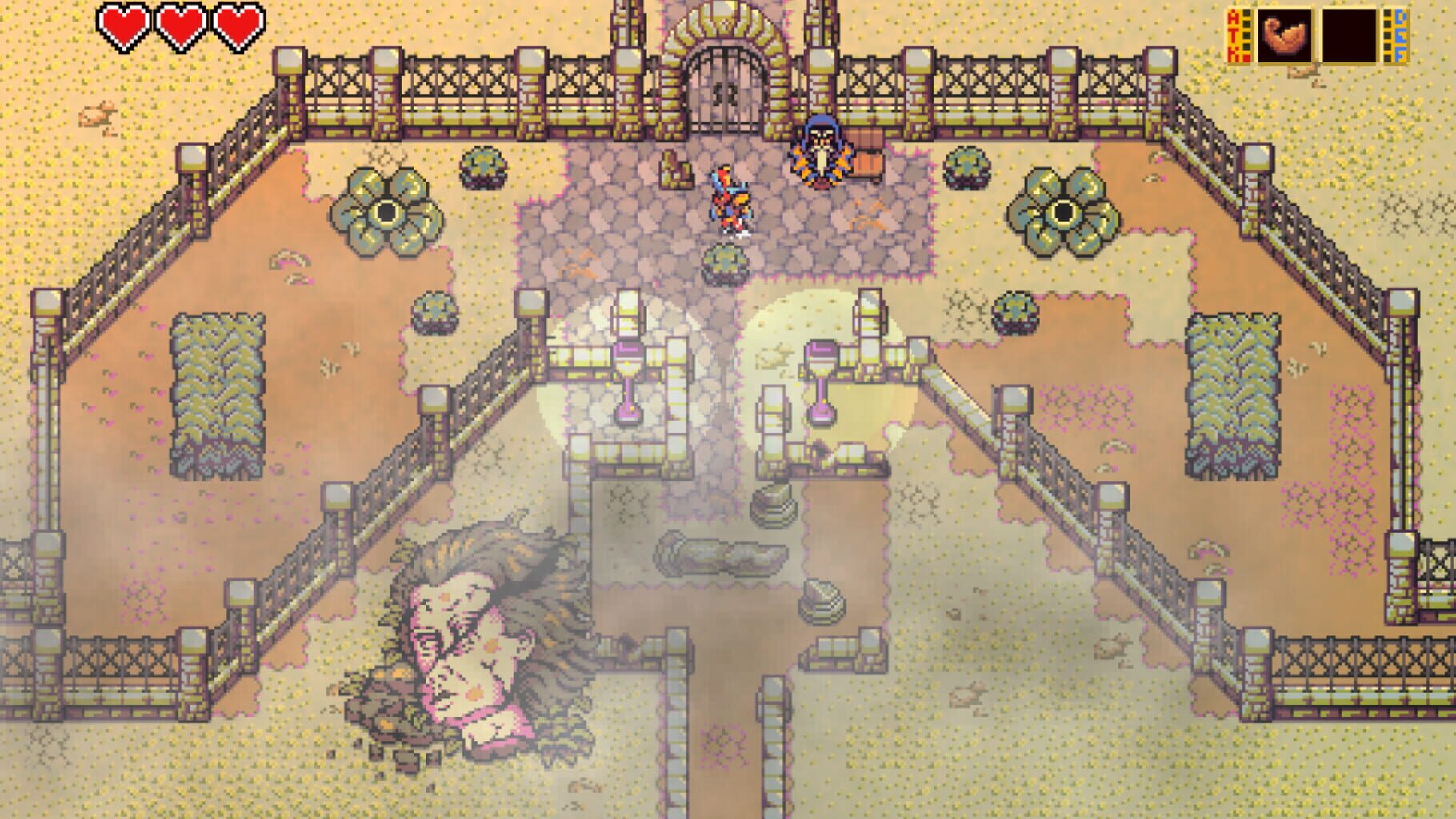Click the hedge patch on the right field
This screenshot has width=1456, height=819.
(x=1236, y=396)
